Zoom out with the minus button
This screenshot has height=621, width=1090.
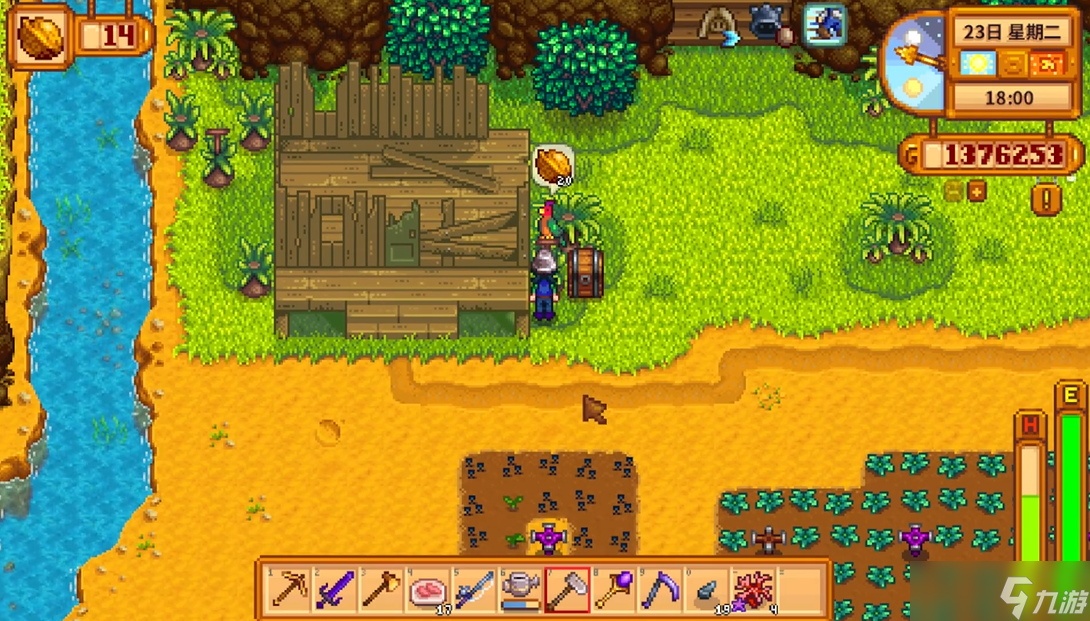pyautogui.click(x=955, y=191)
